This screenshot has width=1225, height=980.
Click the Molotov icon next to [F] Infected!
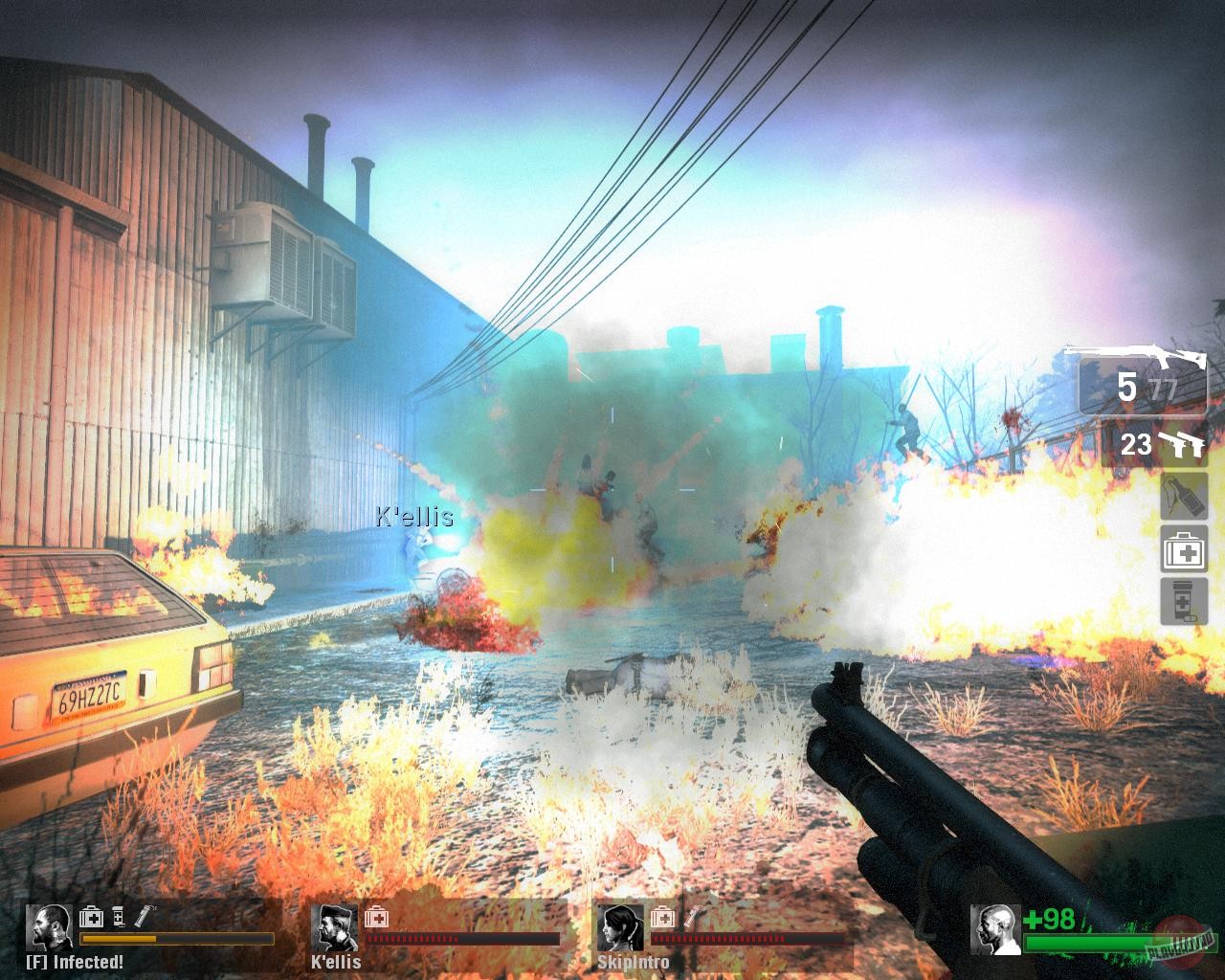point(144,916)
